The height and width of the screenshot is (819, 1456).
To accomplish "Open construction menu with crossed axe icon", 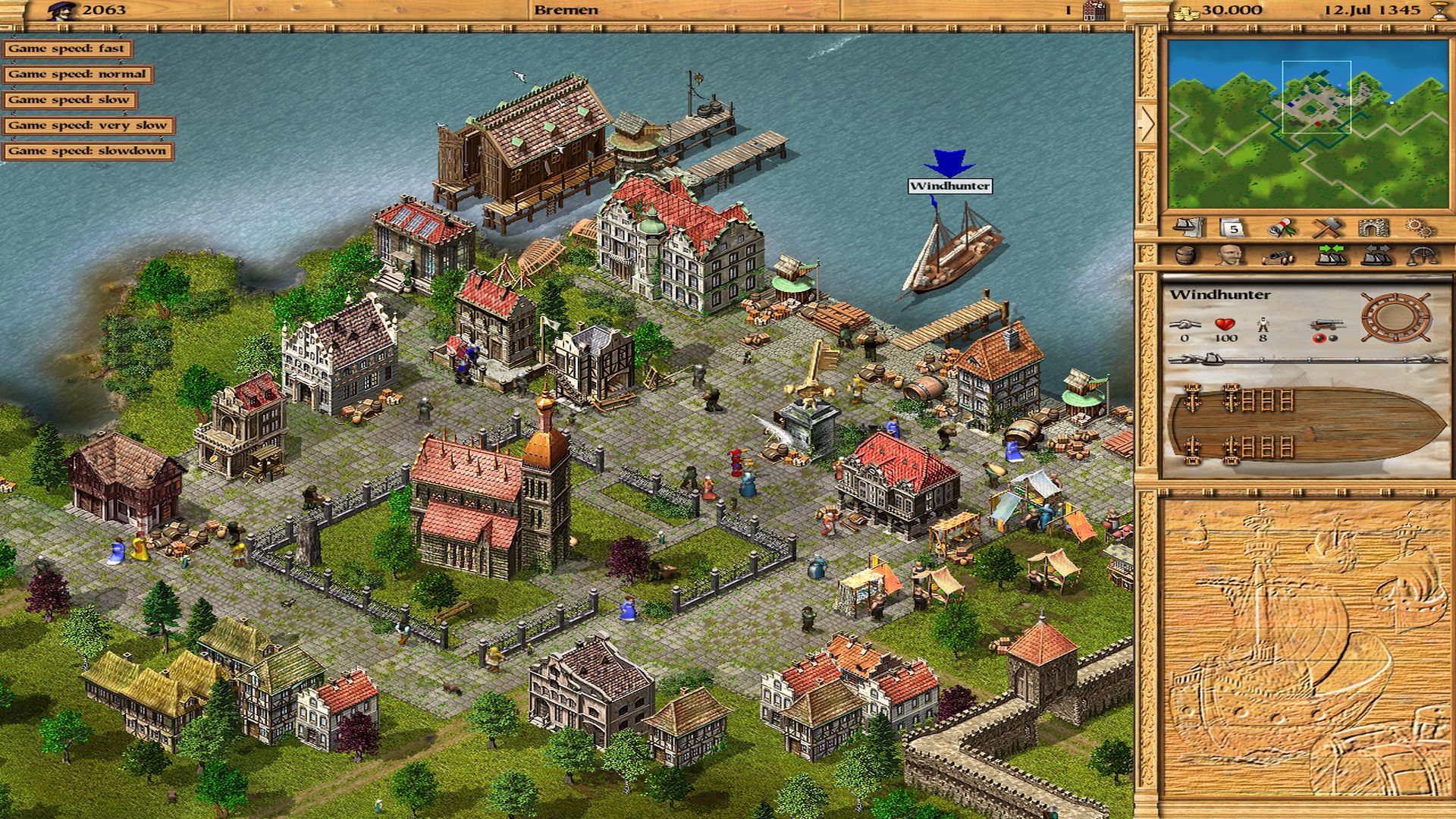I will 1327,227.
